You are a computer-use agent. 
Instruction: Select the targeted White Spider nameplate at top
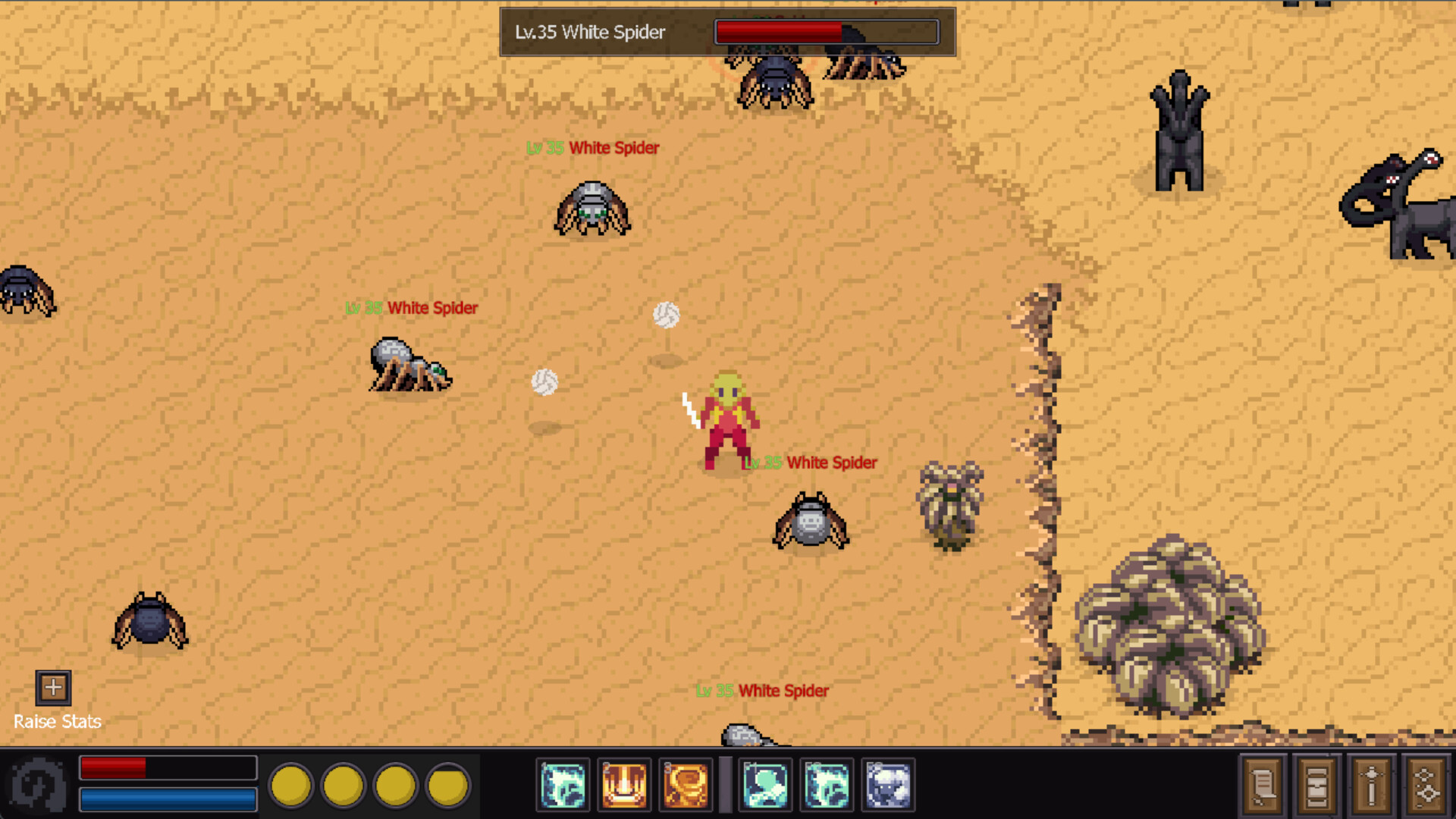click(591, 32)
